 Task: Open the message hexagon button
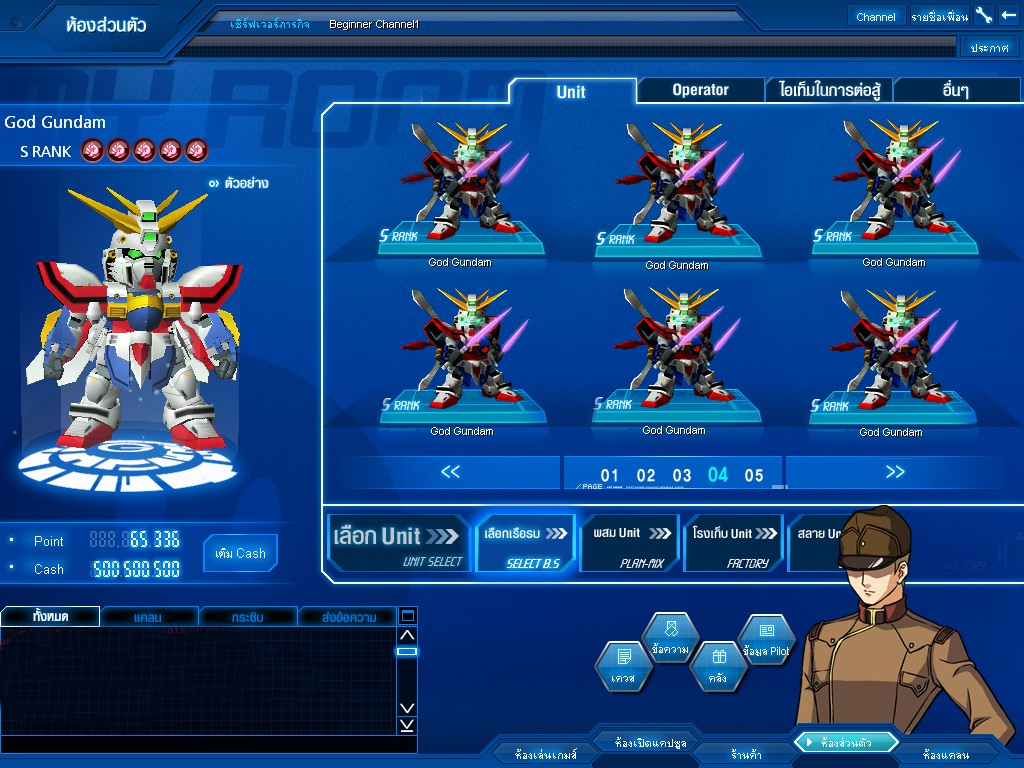[670, 639]
